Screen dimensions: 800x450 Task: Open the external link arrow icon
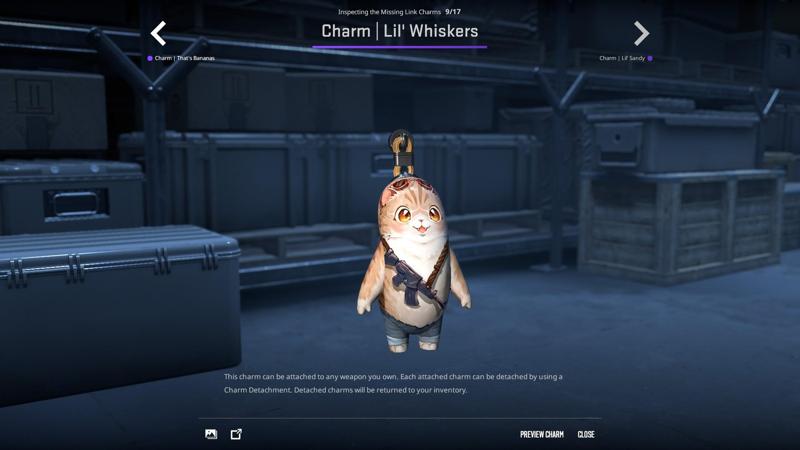coord(236,434)
